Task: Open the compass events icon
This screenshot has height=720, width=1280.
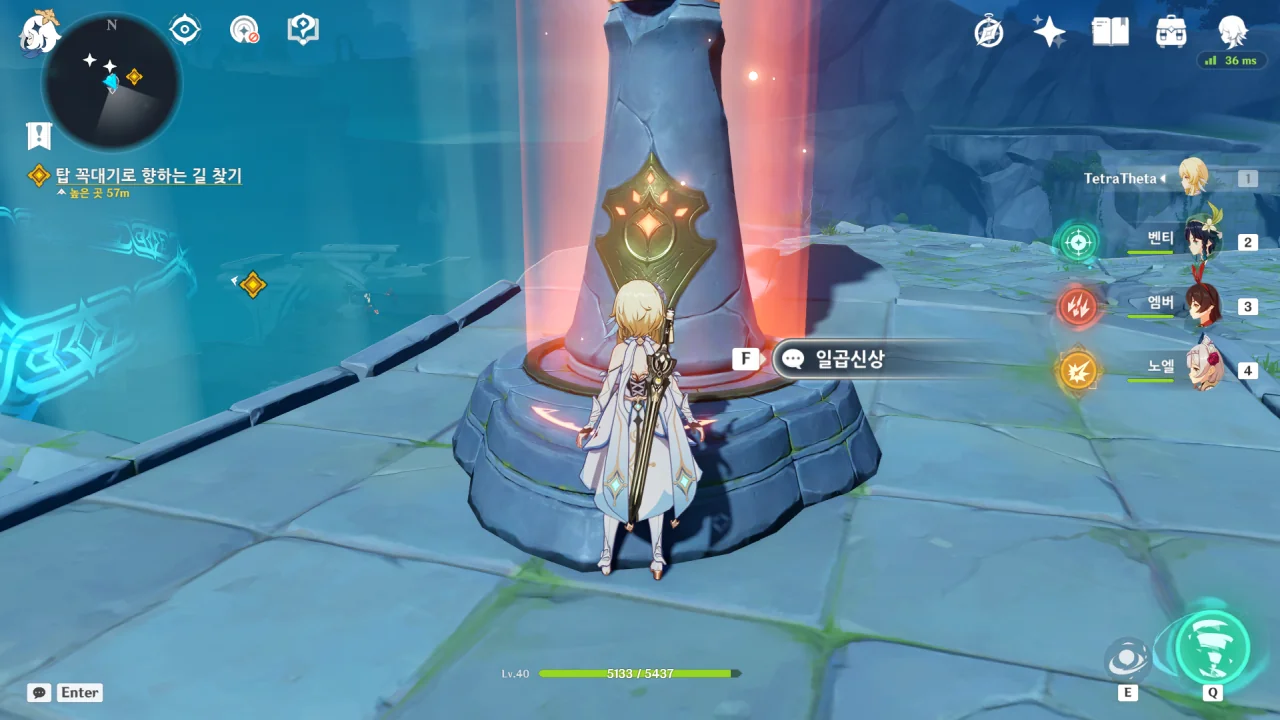Action: point(989,32)
